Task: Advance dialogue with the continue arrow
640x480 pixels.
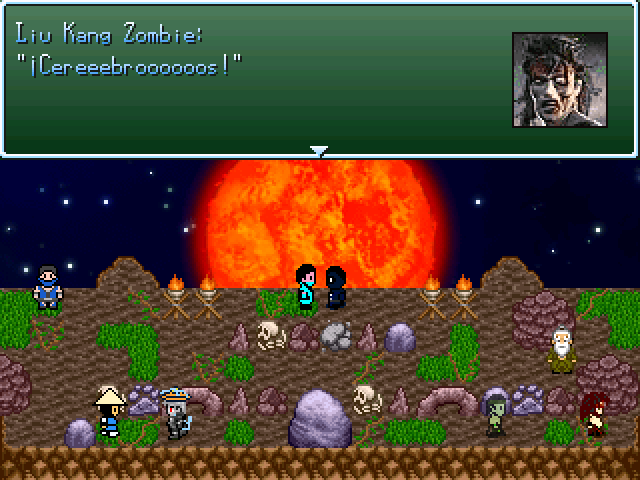Action: click(319, 151)
